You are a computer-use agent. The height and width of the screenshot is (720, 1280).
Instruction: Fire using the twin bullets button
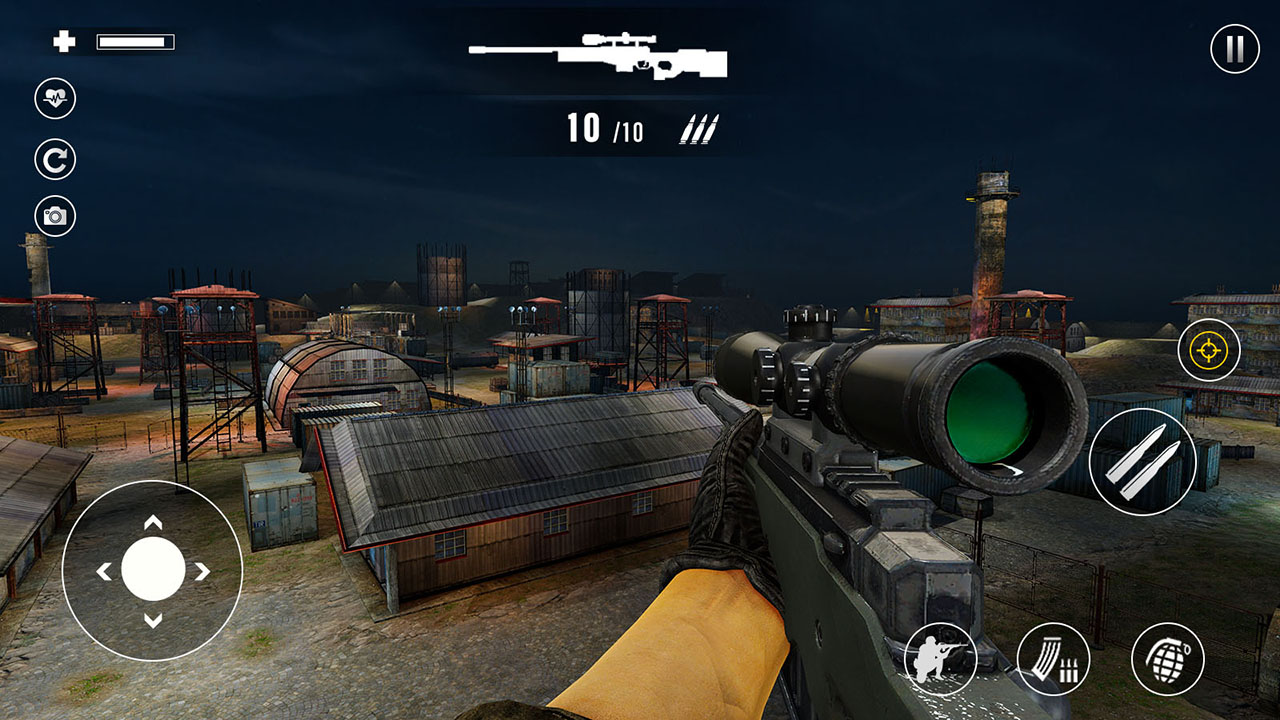pyautogui.click(x=1142, y=462)
